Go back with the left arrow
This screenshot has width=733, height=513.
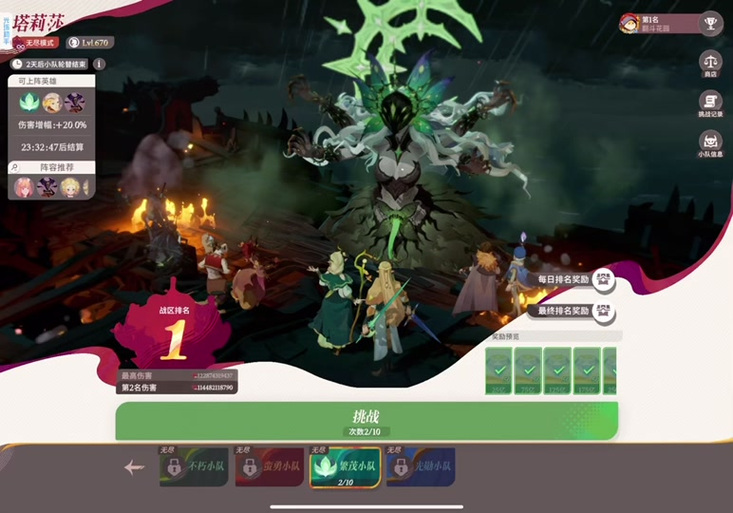tap(134, 467)
